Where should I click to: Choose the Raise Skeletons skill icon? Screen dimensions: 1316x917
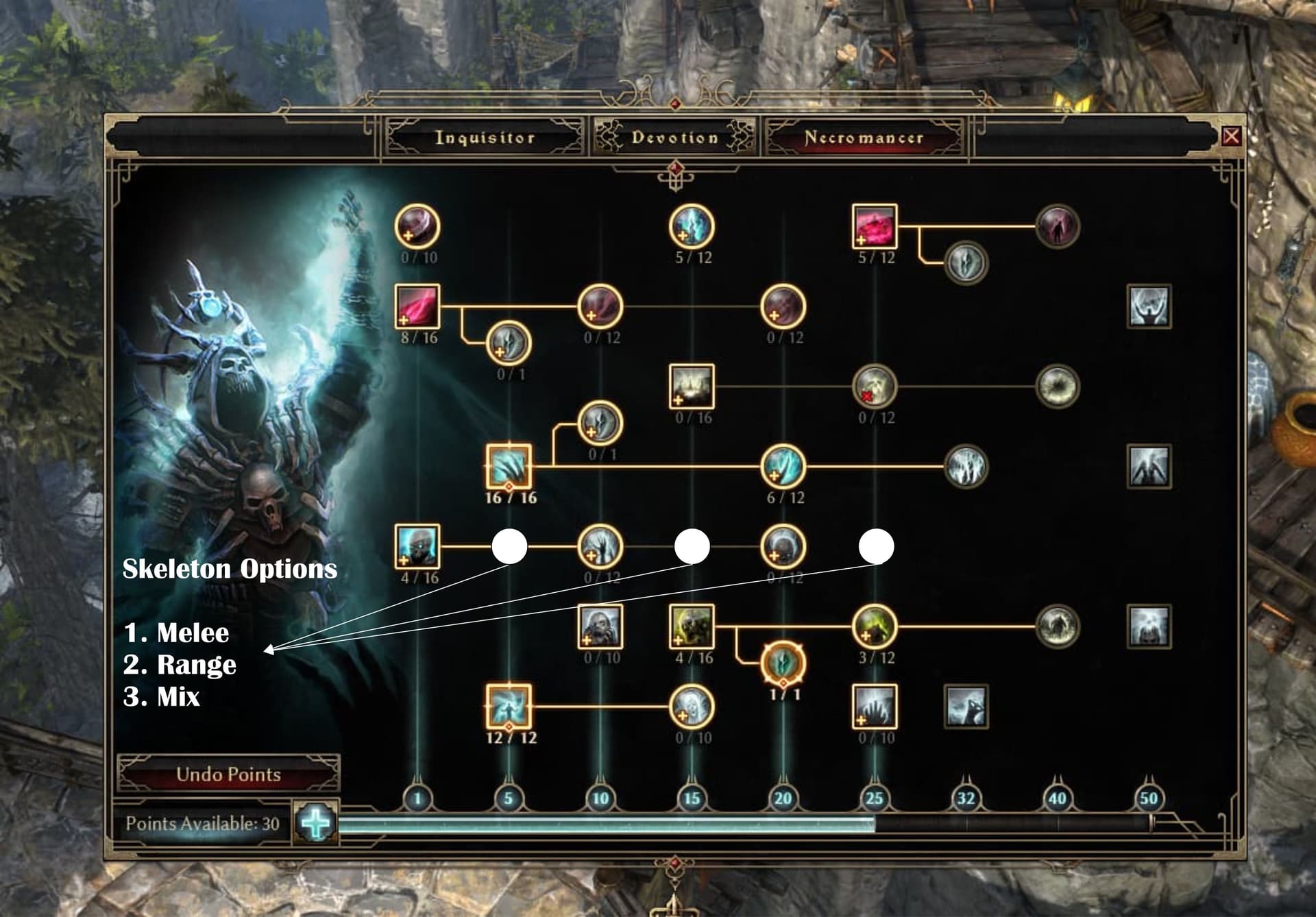click(417, 547)
